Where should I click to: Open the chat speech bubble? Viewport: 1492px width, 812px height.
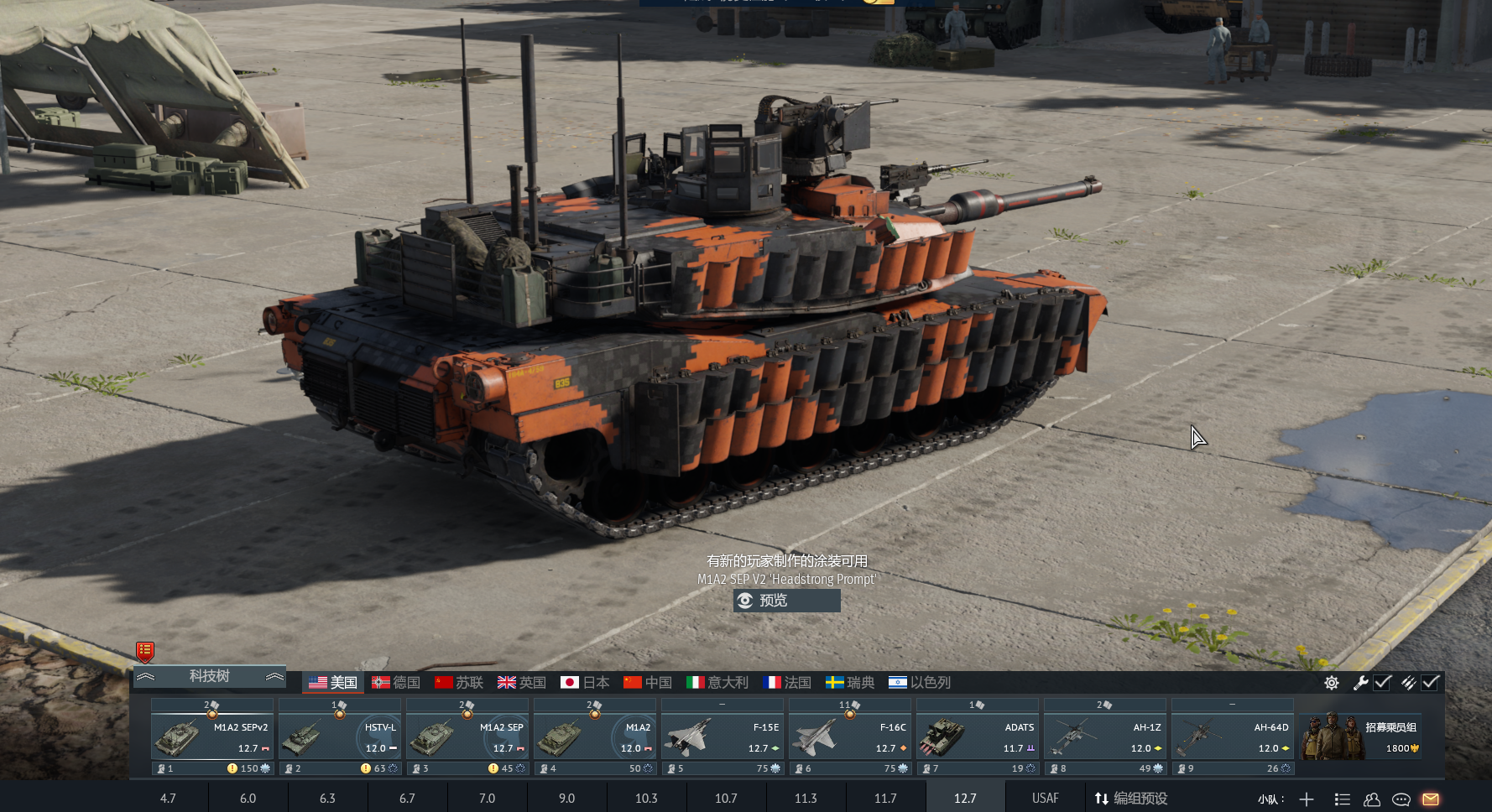pos(1401,799)
